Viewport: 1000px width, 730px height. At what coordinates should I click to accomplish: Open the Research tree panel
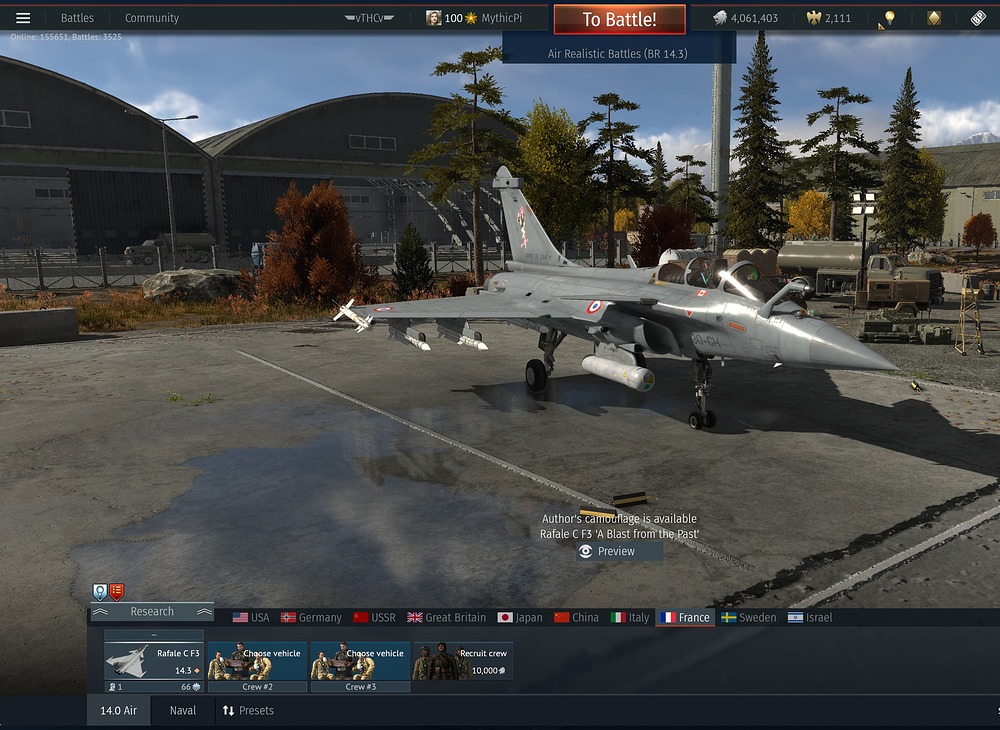[152, 612]
